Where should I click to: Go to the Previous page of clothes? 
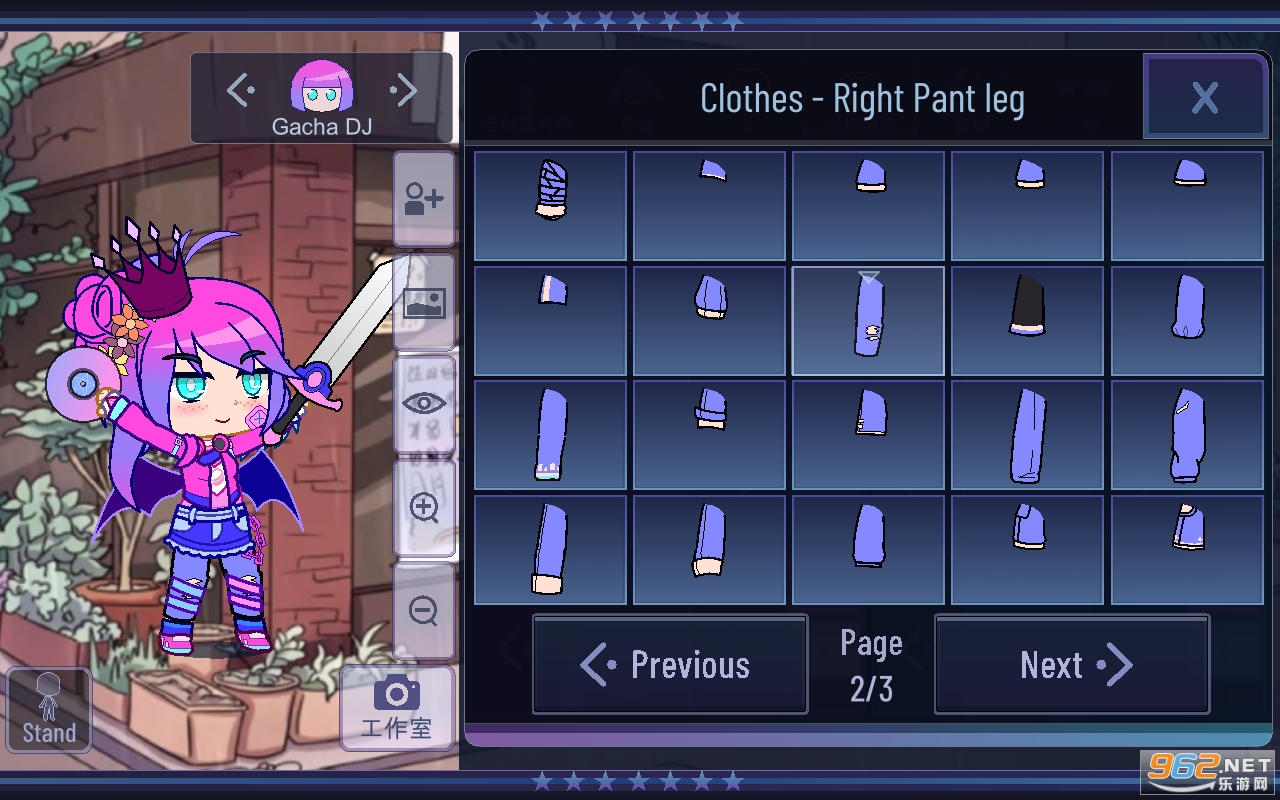coord(670,665)
